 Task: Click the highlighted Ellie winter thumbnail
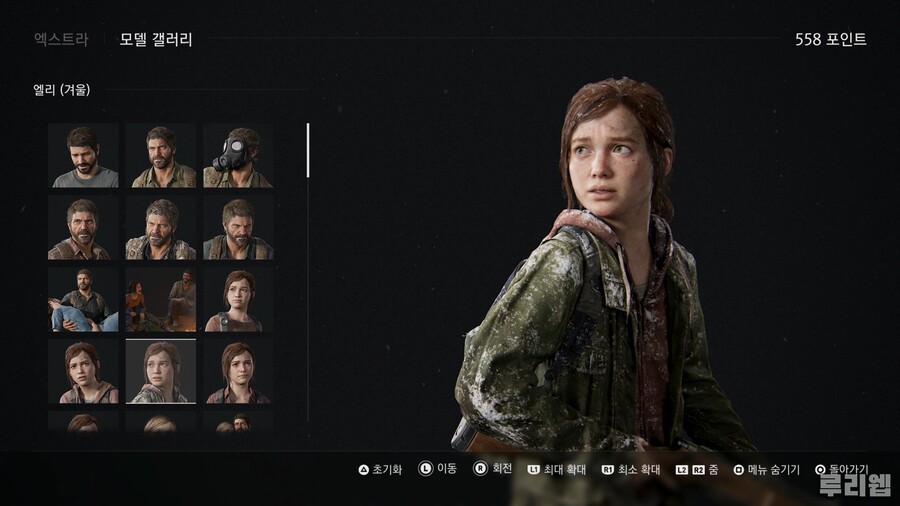161,371
